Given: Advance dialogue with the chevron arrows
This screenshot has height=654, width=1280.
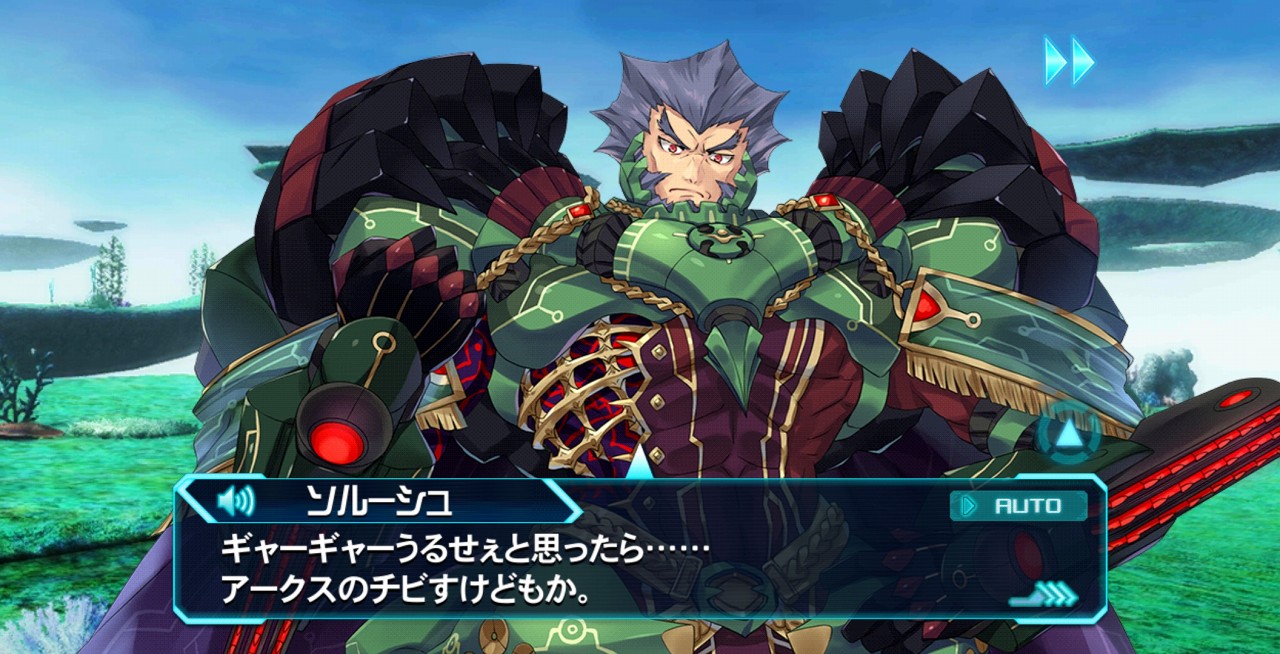Looking at the screenshot, I should pyautogui.click(x=1047, y=595).
